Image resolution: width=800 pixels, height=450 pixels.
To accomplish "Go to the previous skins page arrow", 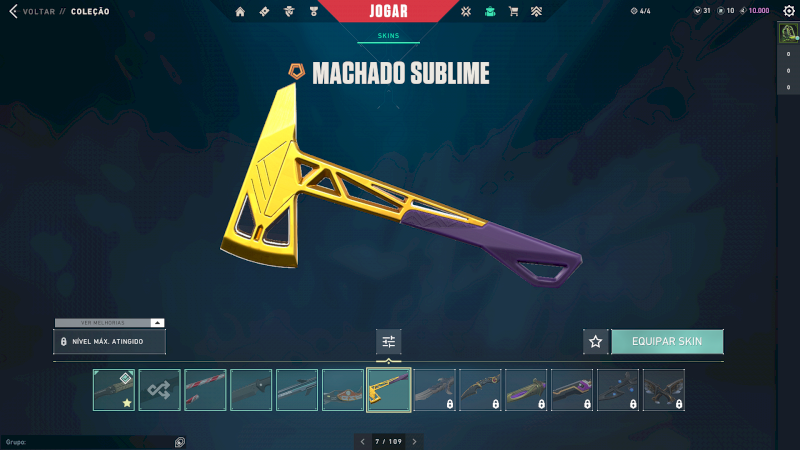I will coord(362,441).
